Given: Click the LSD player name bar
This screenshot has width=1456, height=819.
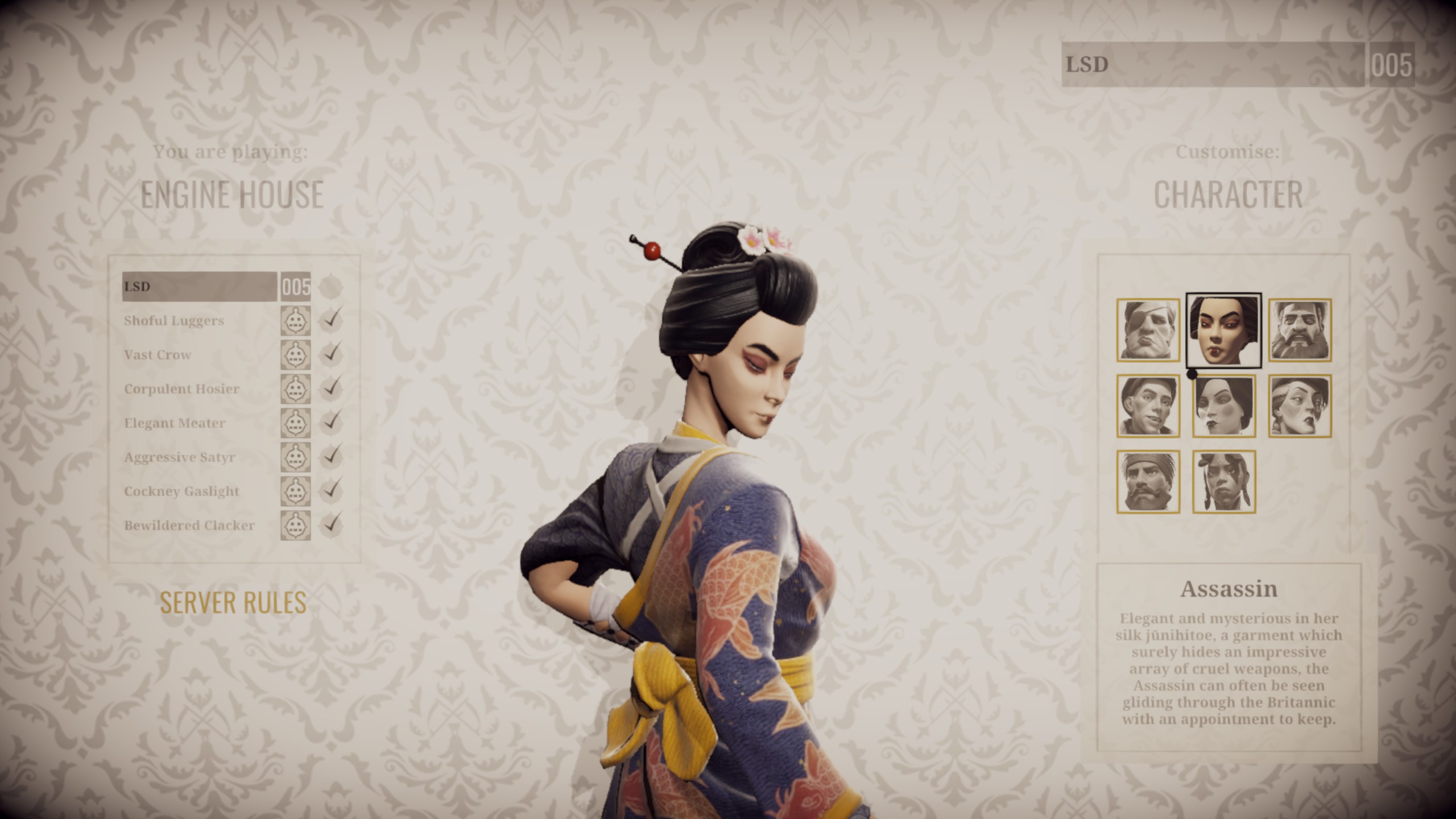Looking at the screenshot, I should pos(1211,65).
